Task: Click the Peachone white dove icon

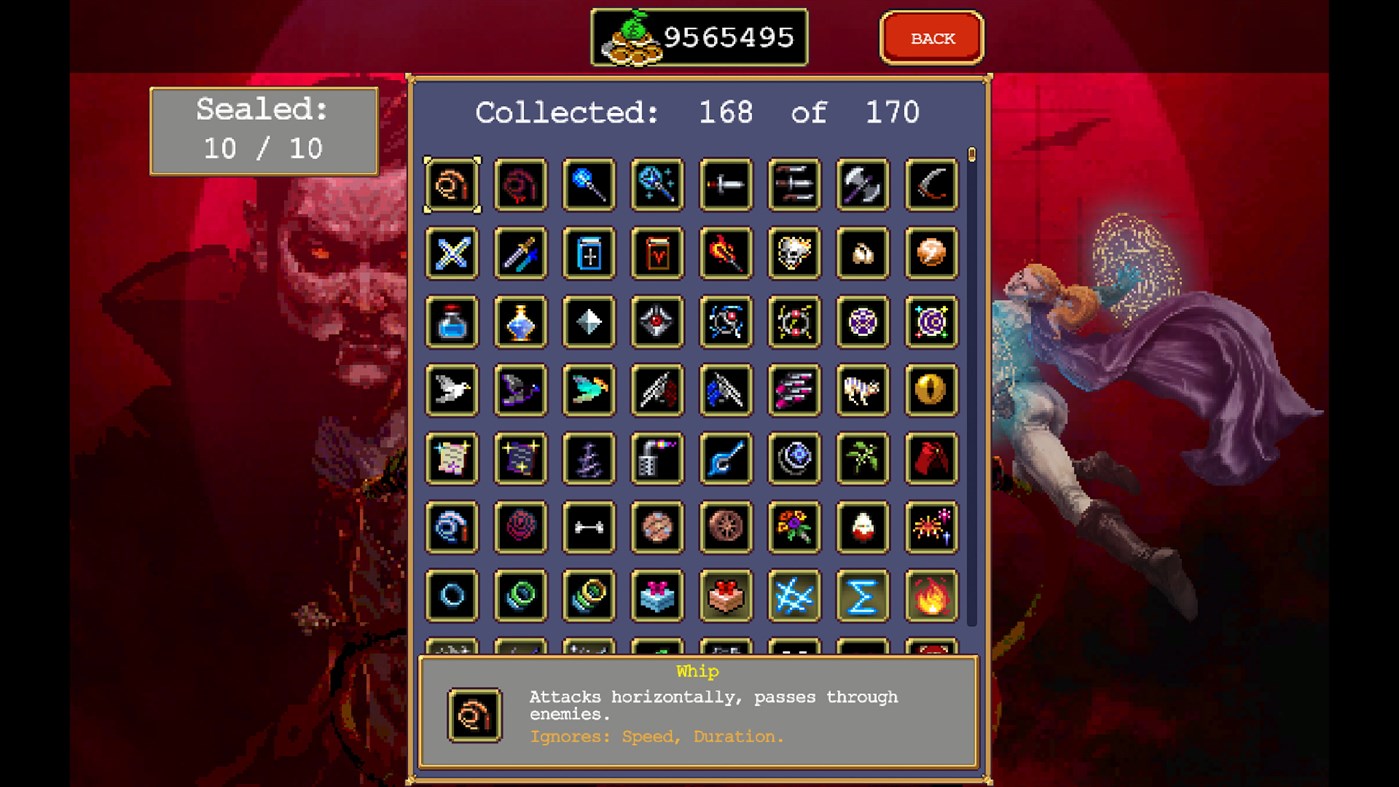Action: [x=451, y=390]
